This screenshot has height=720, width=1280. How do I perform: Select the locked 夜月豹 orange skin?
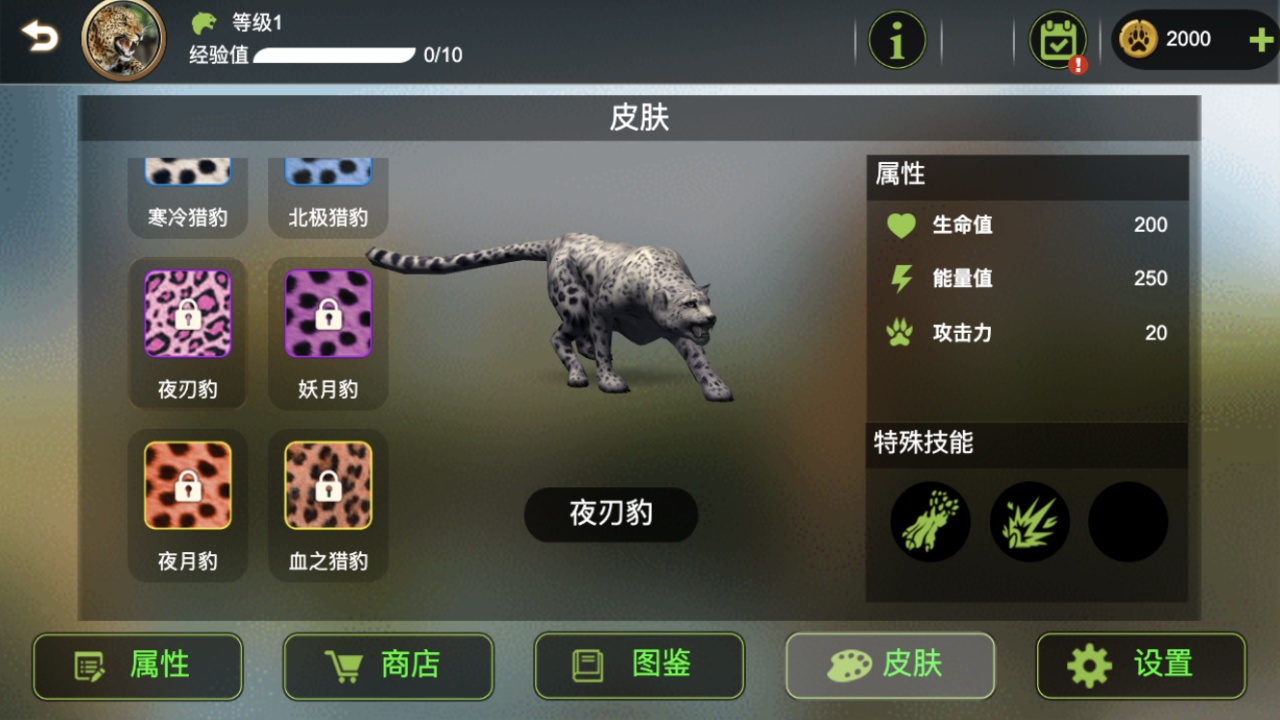click(187, 485)
